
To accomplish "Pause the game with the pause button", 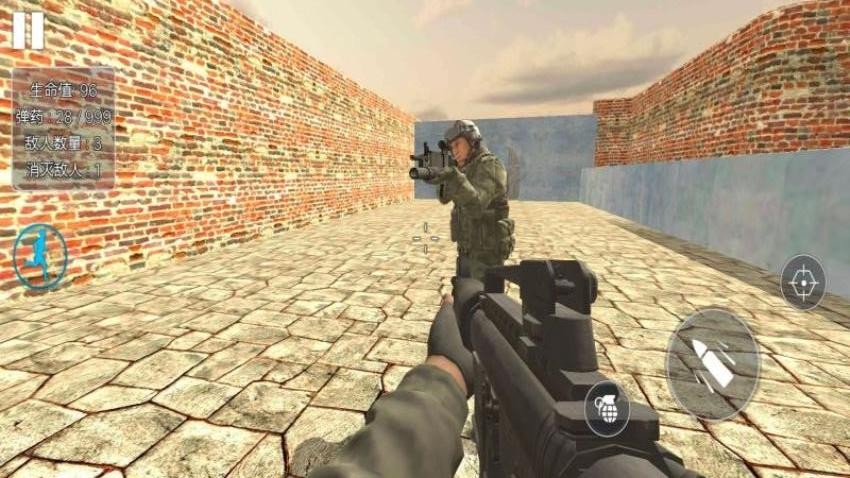I will pos(28,30).
